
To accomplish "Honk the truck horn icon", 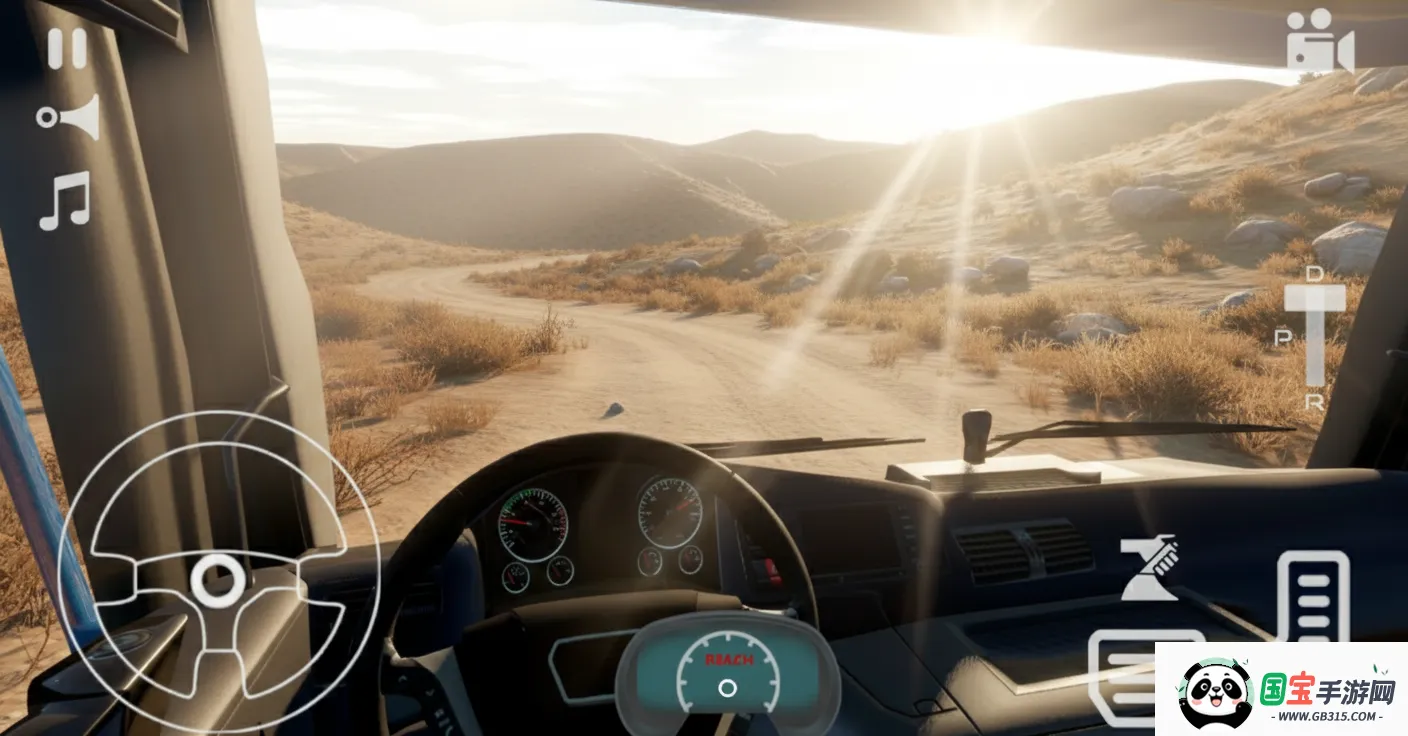I will (69, 117).
